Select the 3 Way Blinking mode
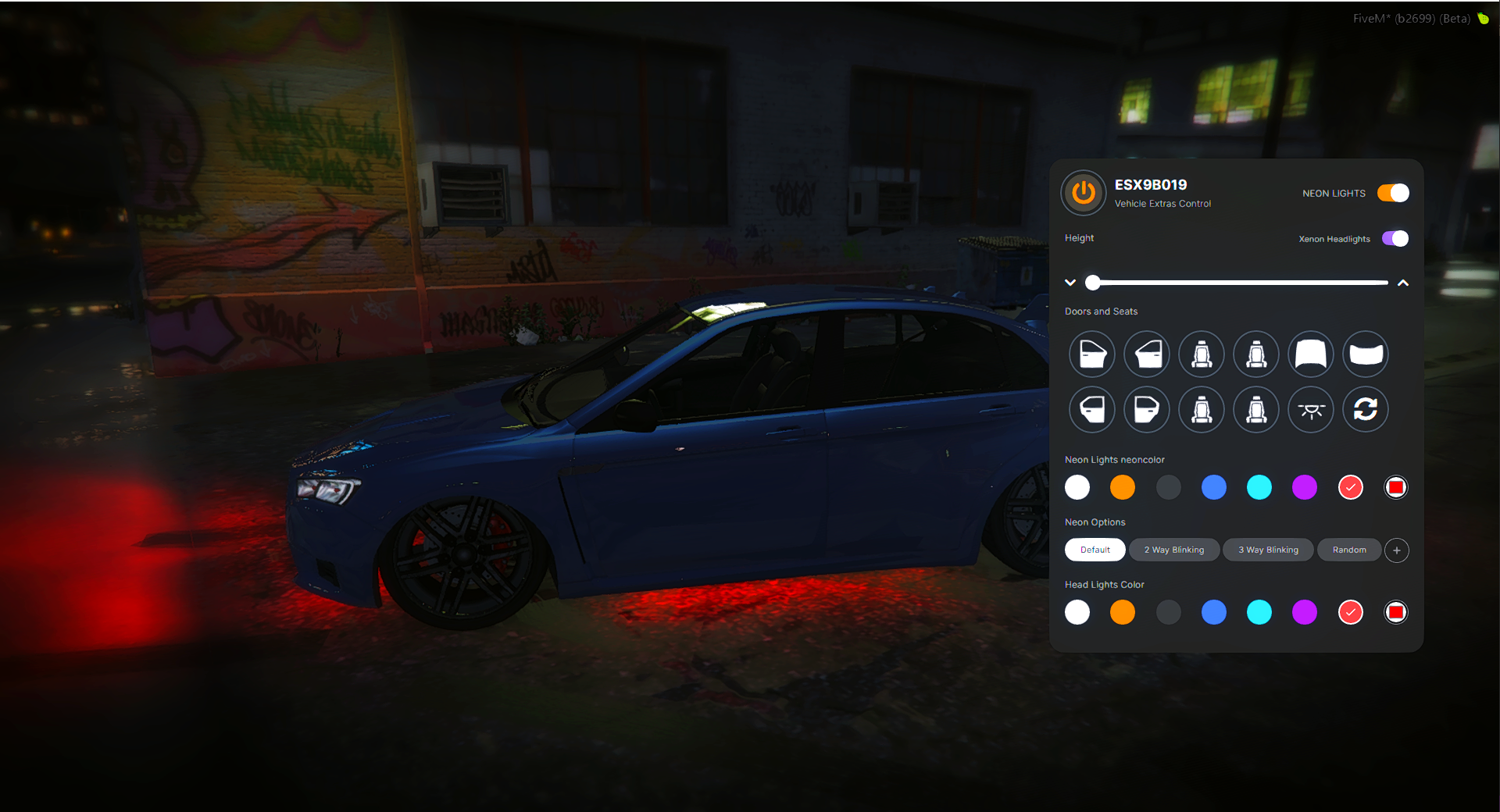Viewport: 1500px width, 812px height. click(1267, 550)
